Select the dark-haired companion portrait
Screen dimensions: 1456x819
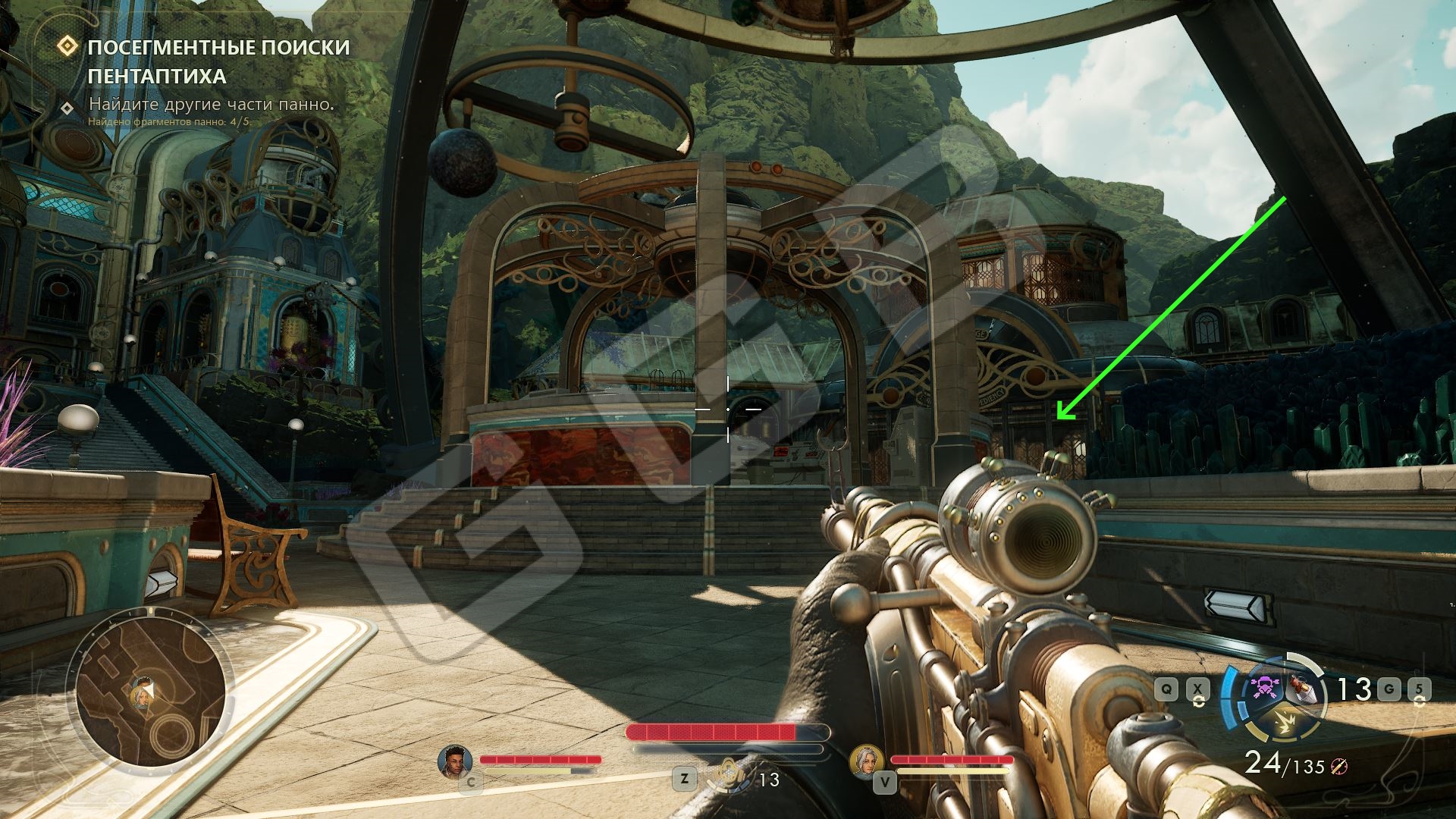(x=454, y=760)
